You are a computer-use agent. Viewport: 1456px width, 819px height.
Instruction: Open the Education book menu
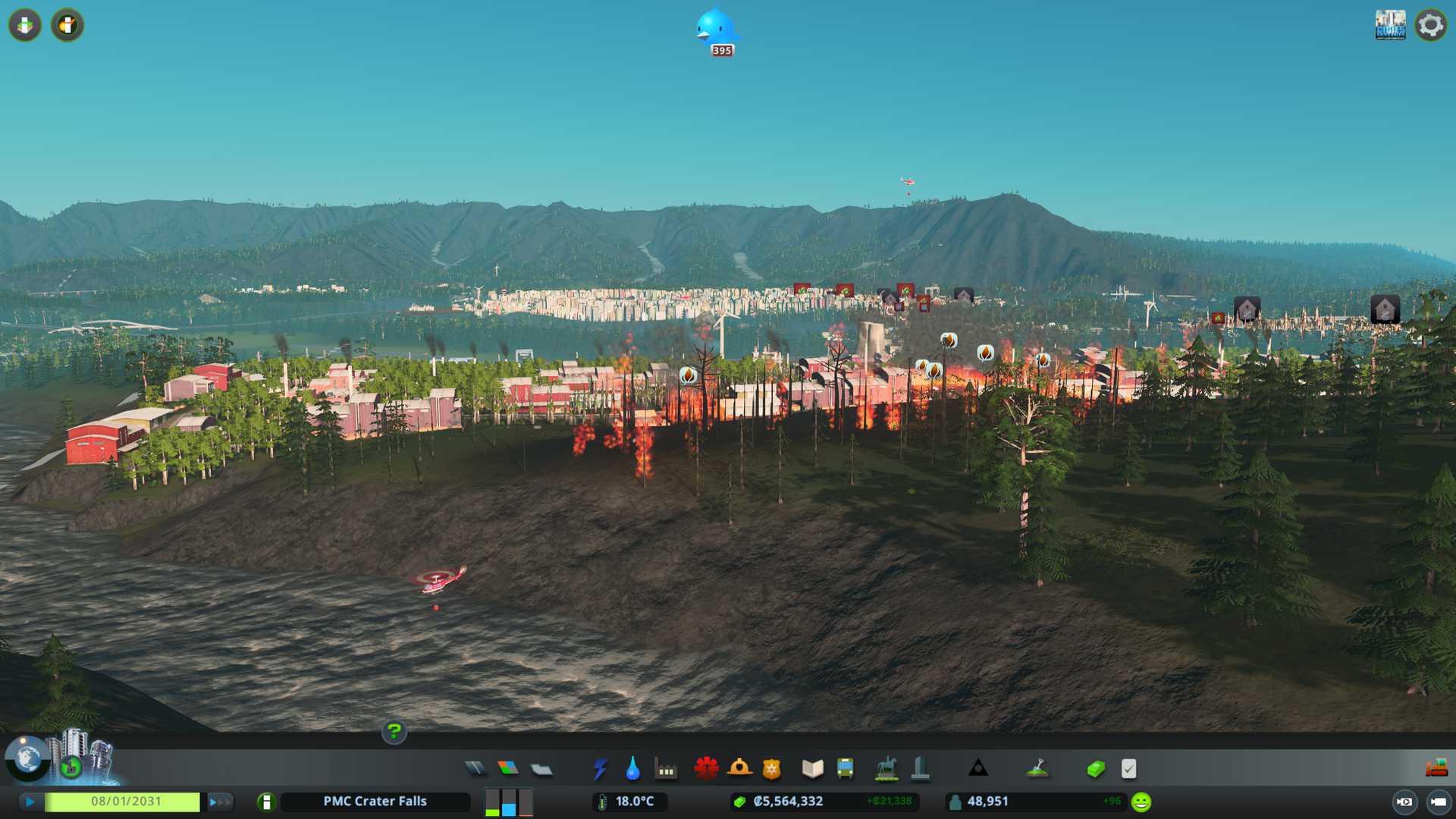(x=812, y=769)
